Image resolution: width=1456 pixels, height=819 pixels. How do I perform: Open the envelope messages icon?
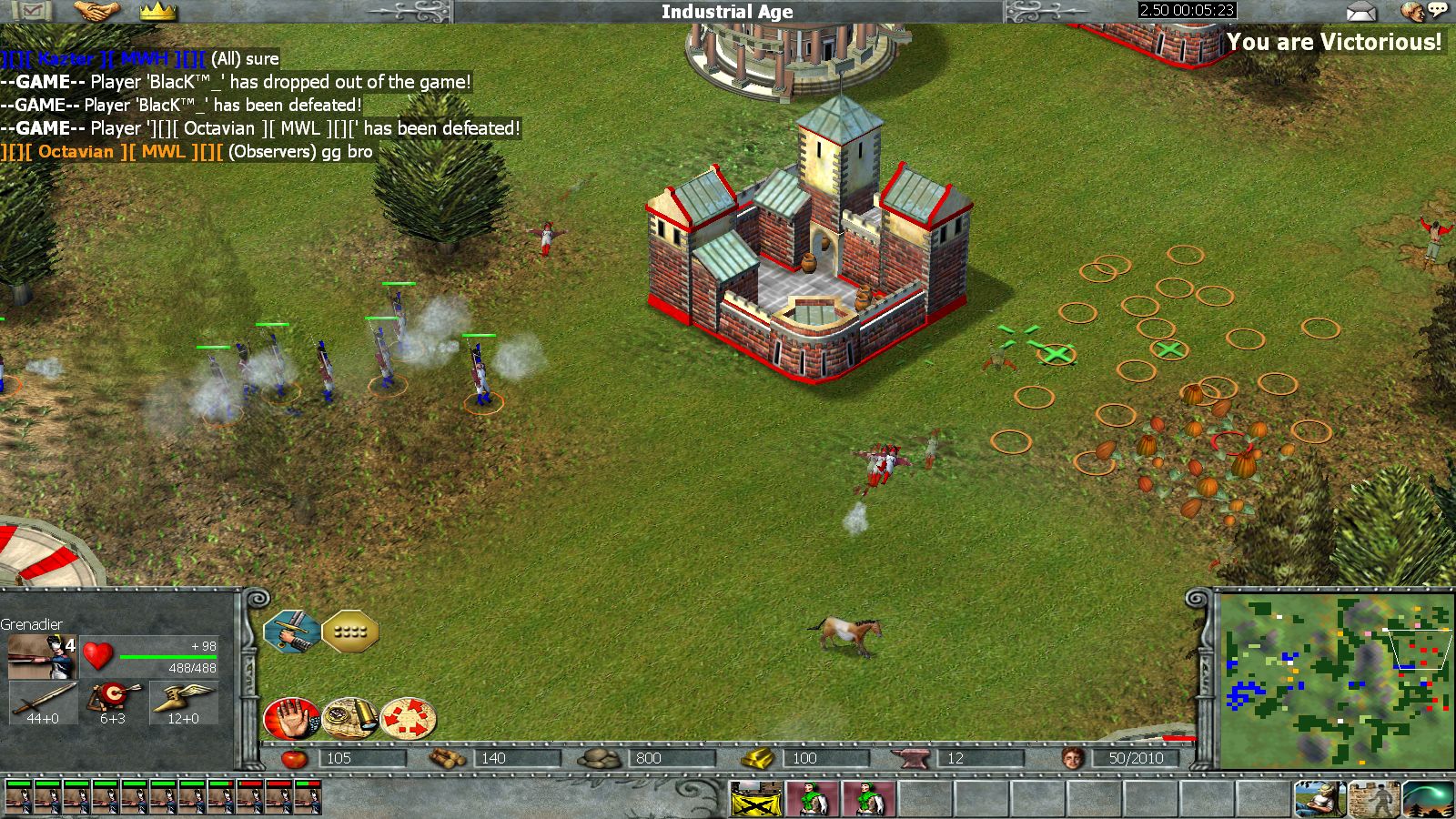pos(1360,12)
